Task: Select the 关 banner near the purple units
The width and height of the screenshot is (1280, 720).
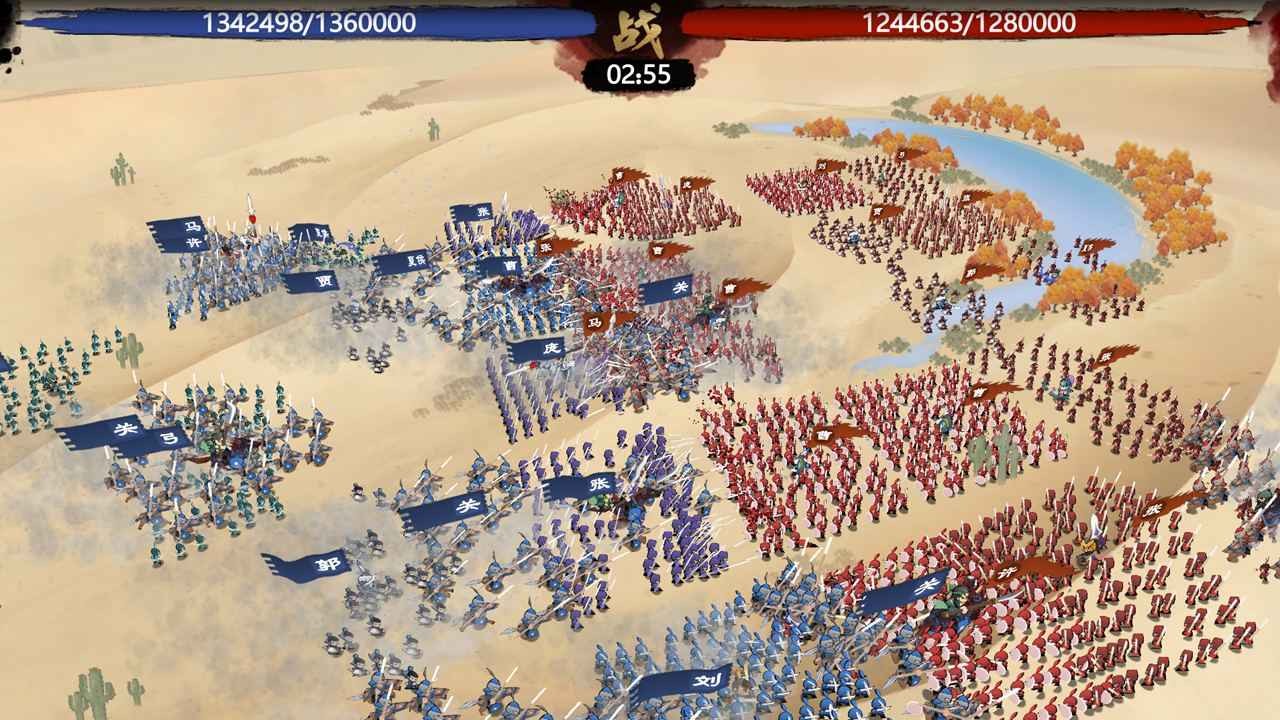Action: point(468,504)
